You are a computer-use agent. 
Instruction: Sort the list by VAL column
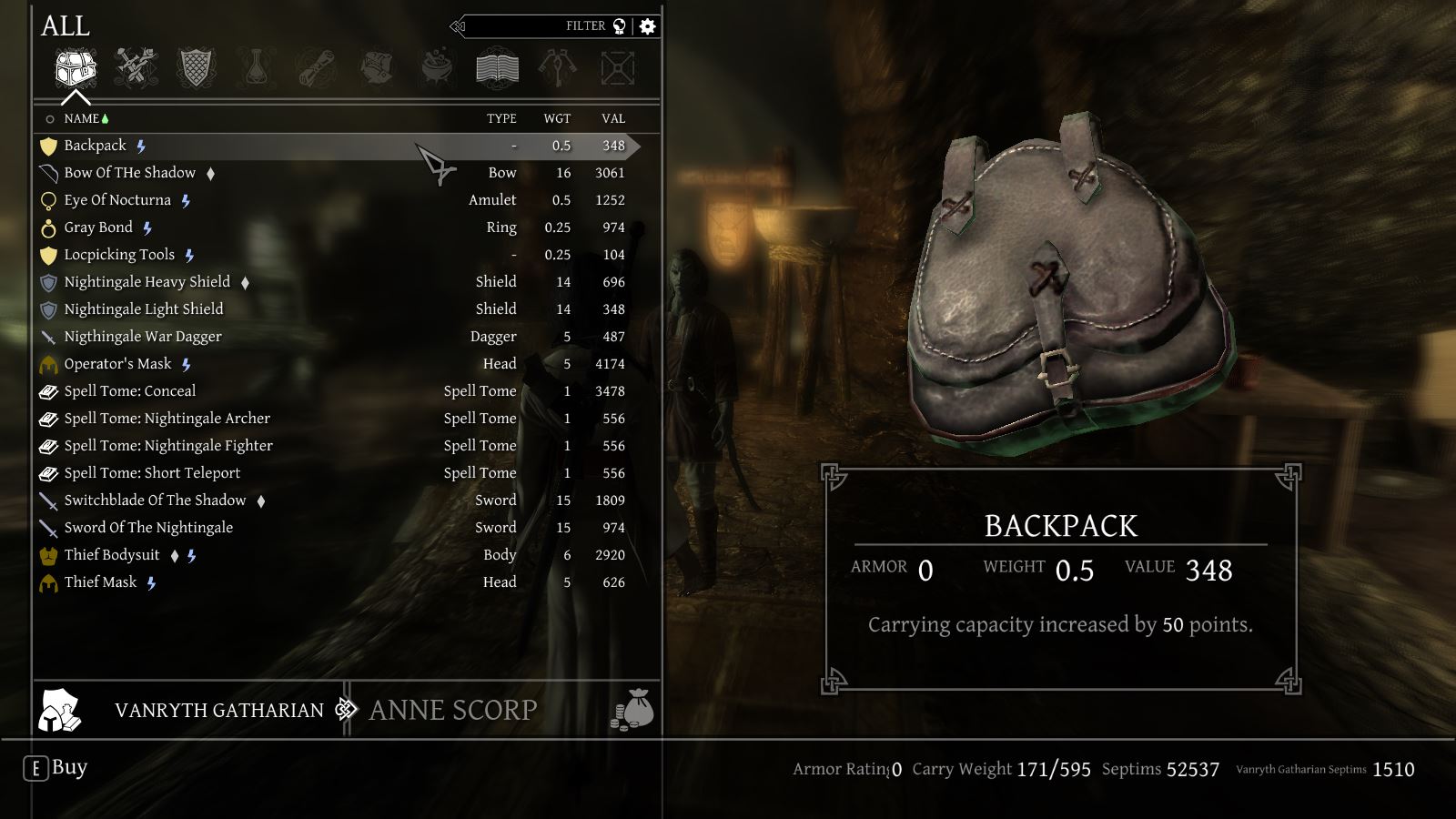(x=613, y=119)
